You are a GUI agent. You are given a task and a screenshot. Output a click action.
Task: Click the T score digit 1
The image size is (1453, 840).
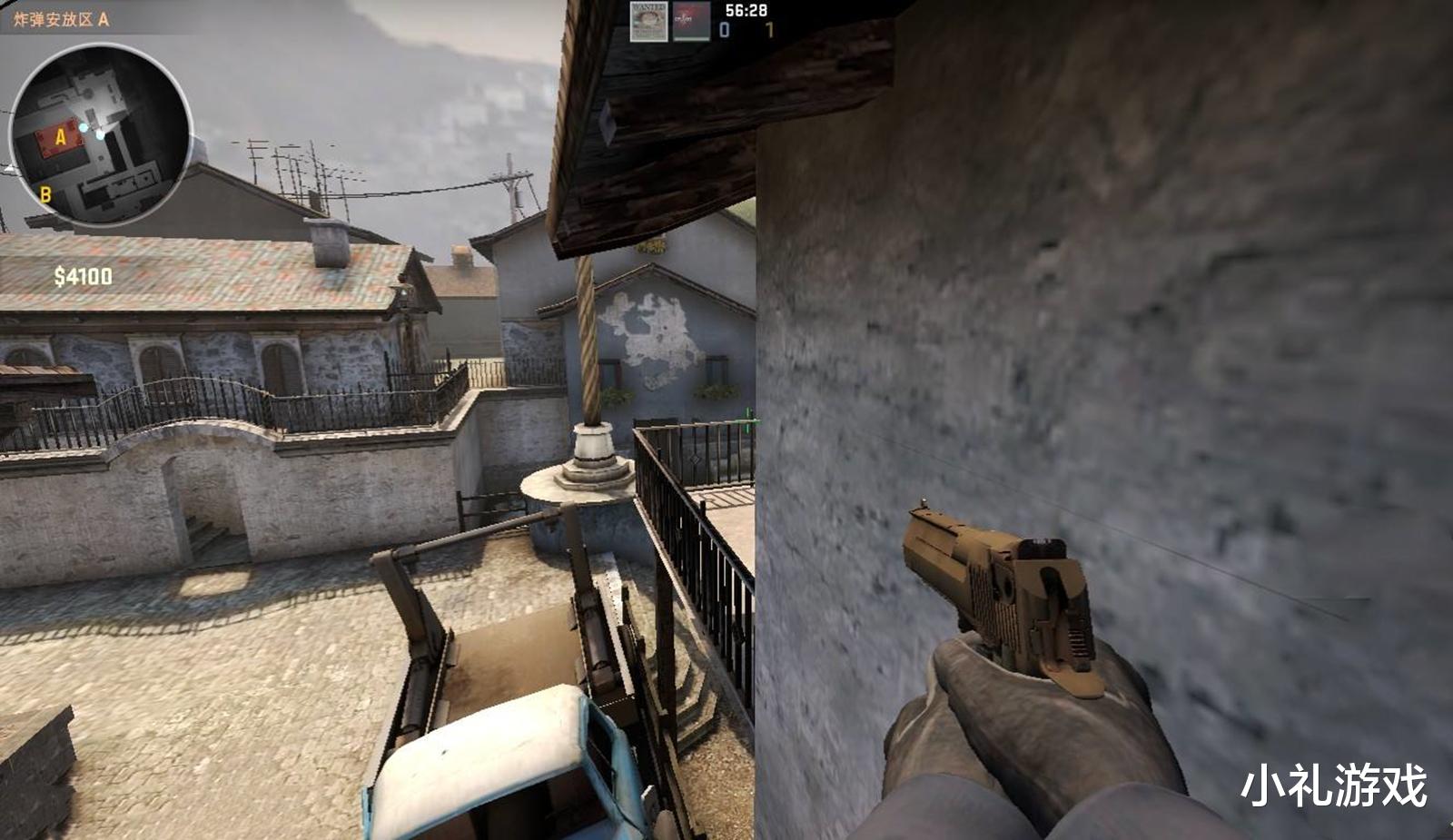point(770,29)
